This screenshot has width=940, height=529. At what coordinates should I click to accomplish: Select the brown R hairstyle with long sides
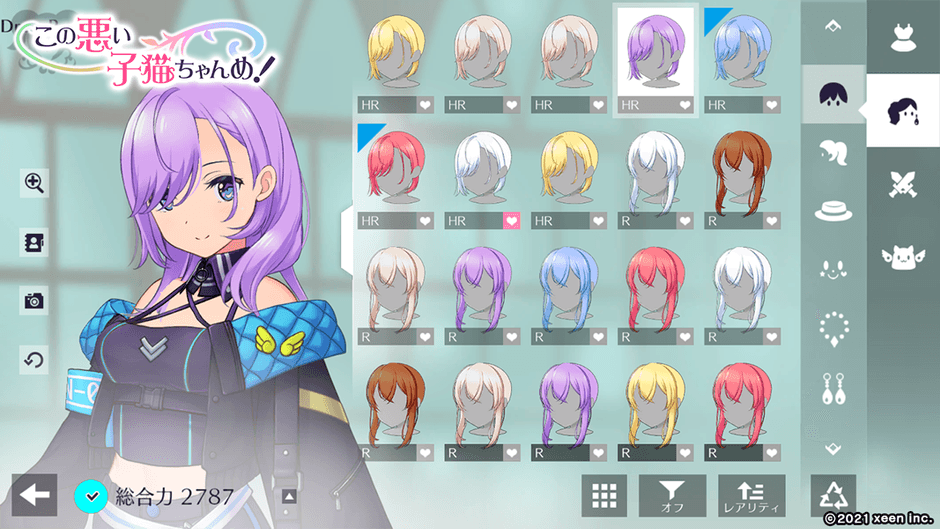[x=741, y=168]
